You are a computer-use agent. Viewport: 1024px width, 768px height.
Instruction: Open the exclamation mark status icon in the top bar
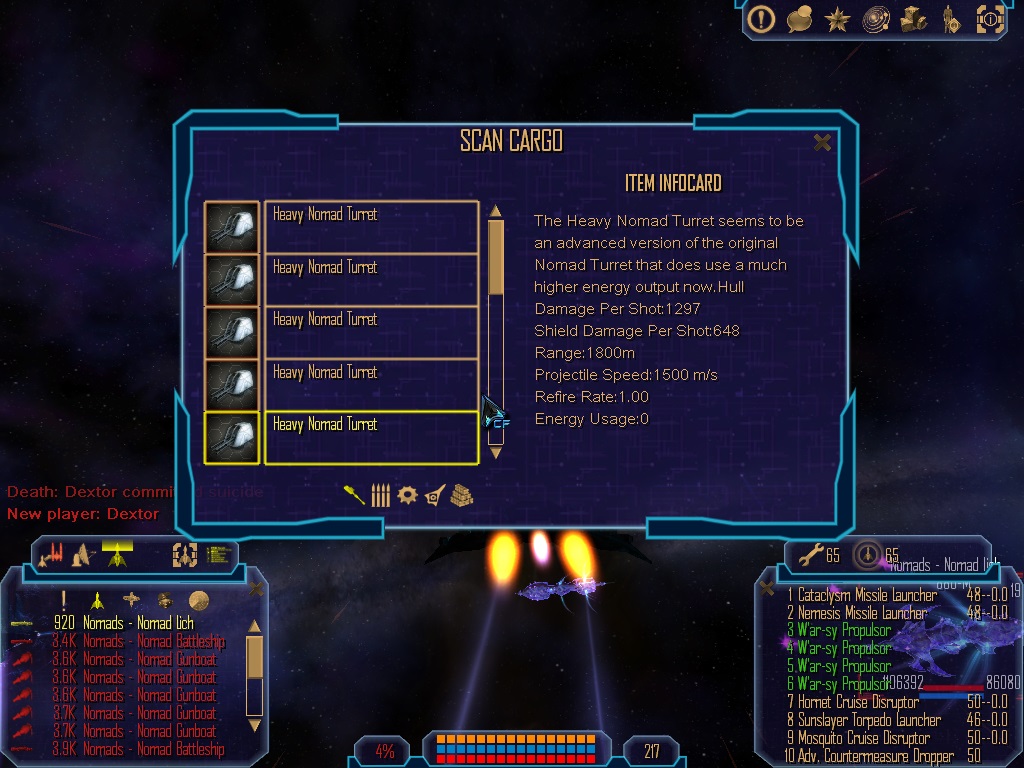coord(762,18)
